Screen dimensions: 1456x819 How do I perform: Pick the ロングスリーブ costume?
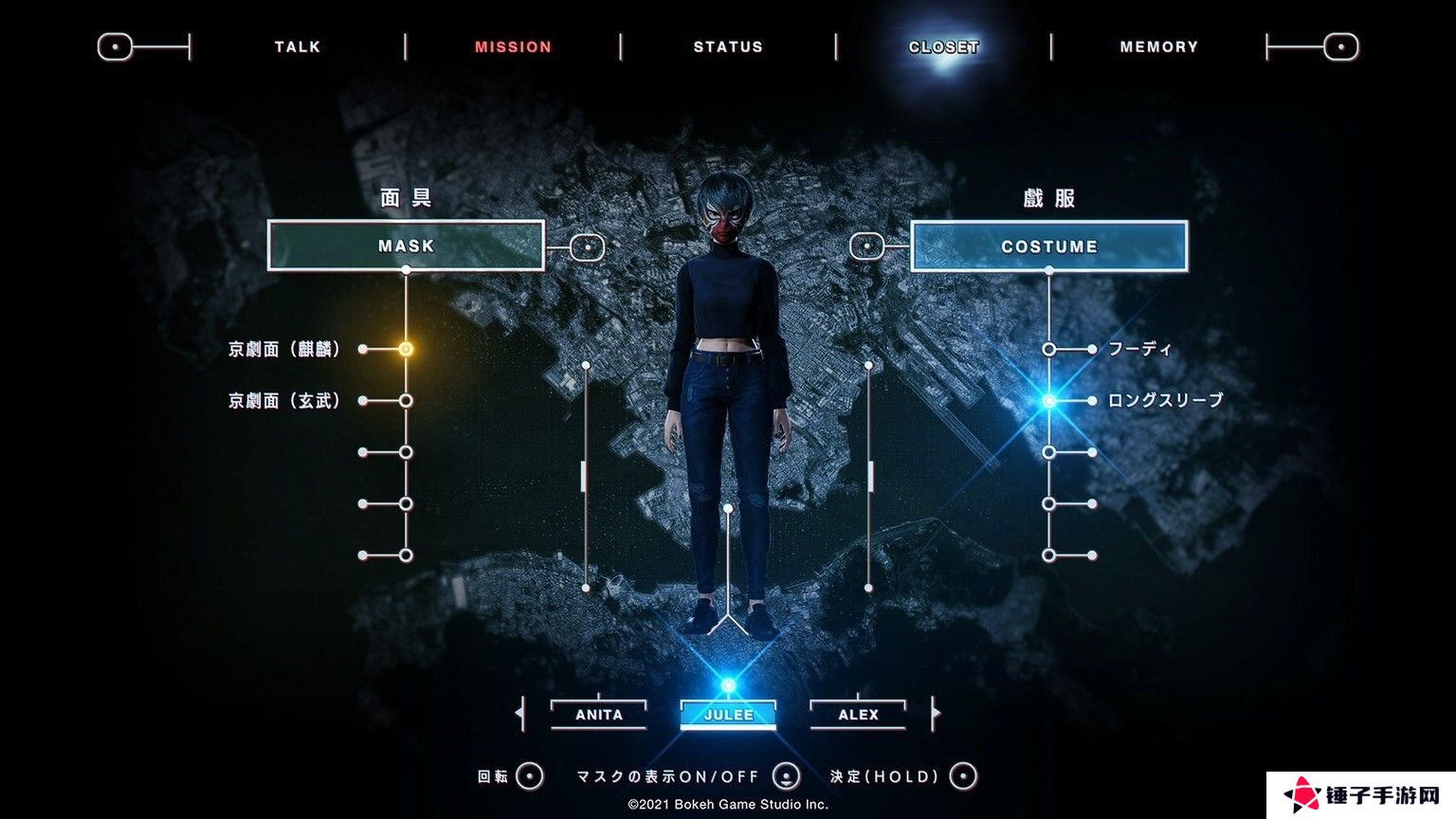(x=1165, y=401)
